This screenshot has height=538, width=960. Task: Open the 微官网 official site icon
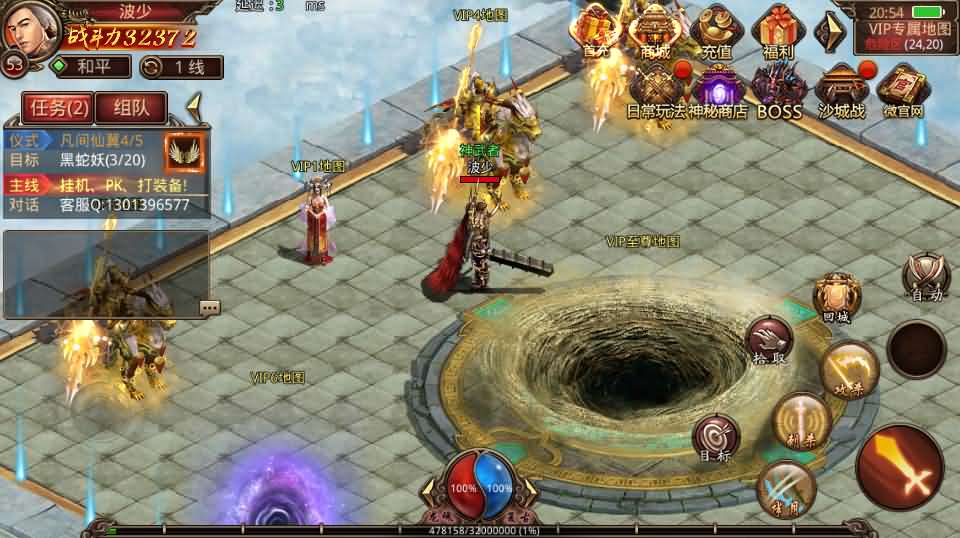(x=903, y=90)
